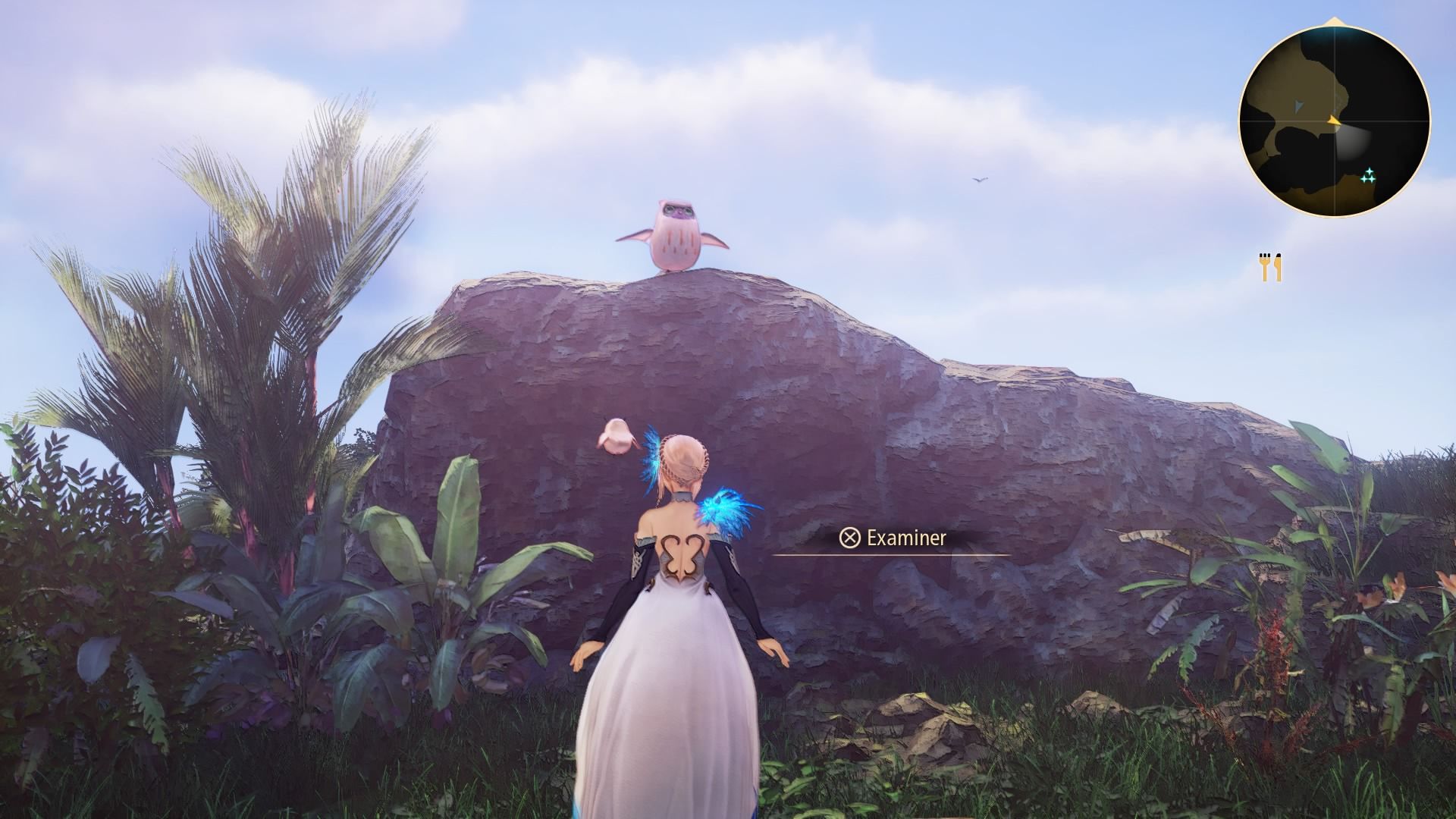Click the fork and knife meal icon

(x=1271, y=267)
